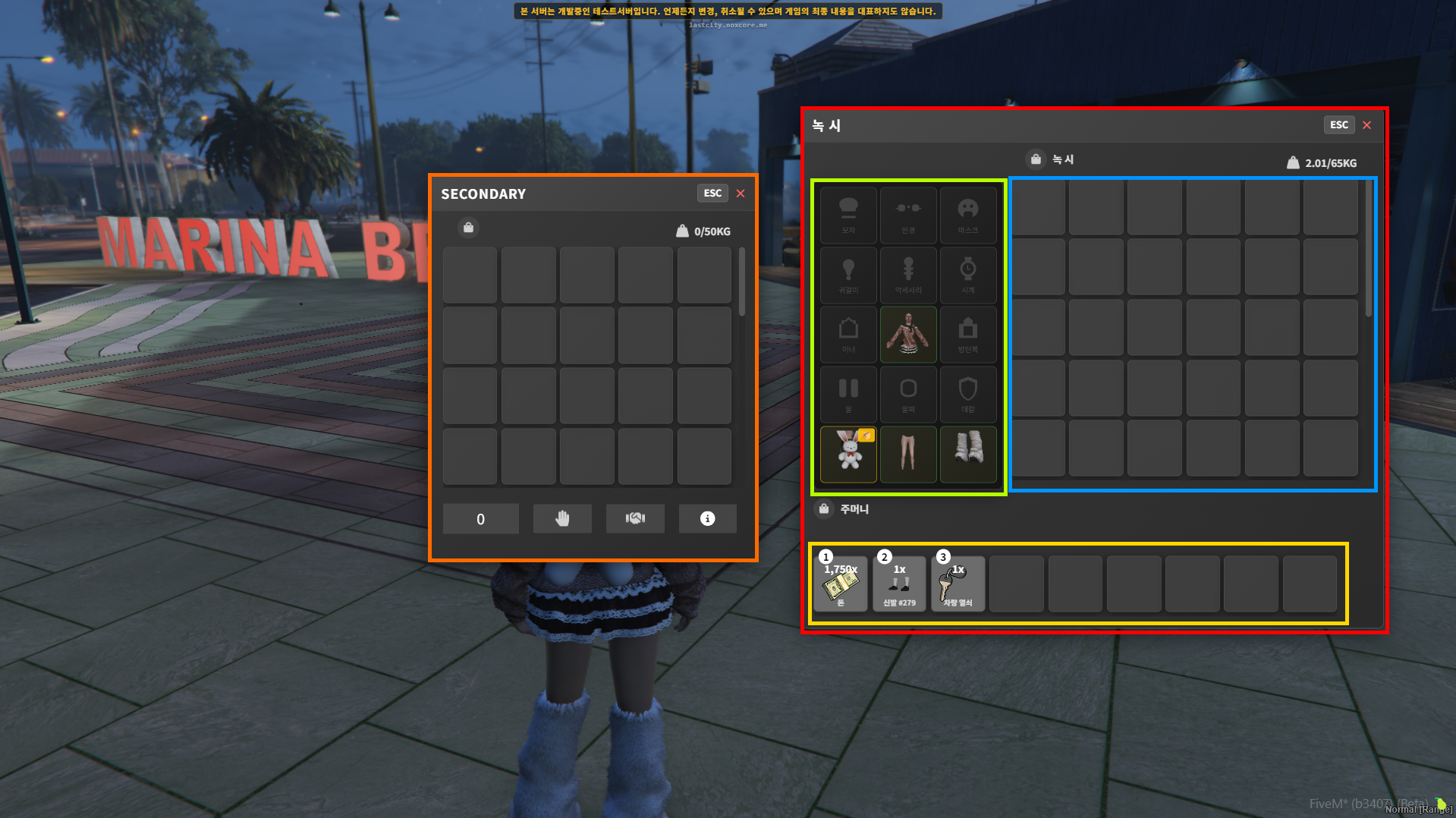Image resolution: width=1456 pixels, height=818 pixels.
Task: Click the empty body armor vest slot
Action: (967, 335)
